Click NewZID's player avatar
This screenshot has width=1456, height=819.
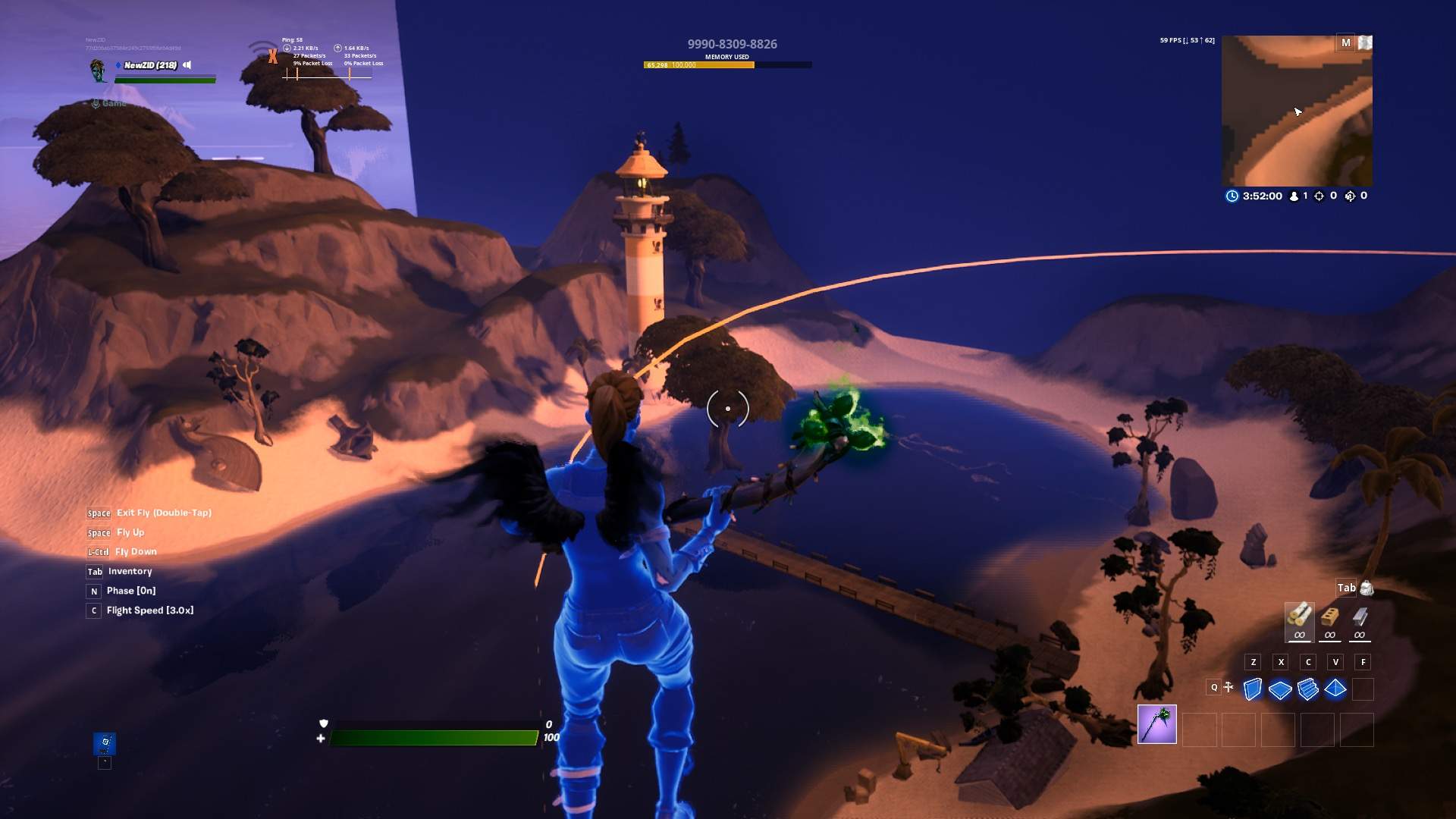[98, 71]
